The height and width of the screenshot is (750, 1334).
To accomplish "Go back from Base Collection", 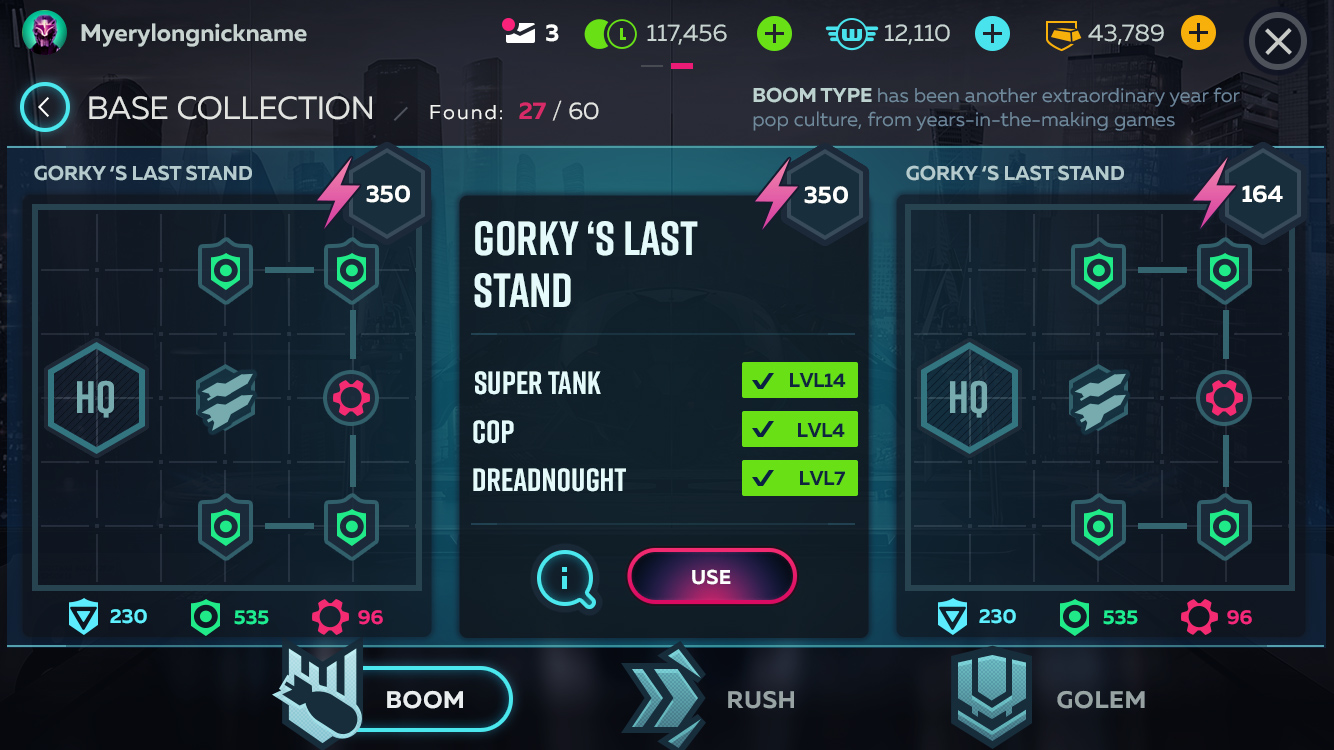I will pos(45,108).
